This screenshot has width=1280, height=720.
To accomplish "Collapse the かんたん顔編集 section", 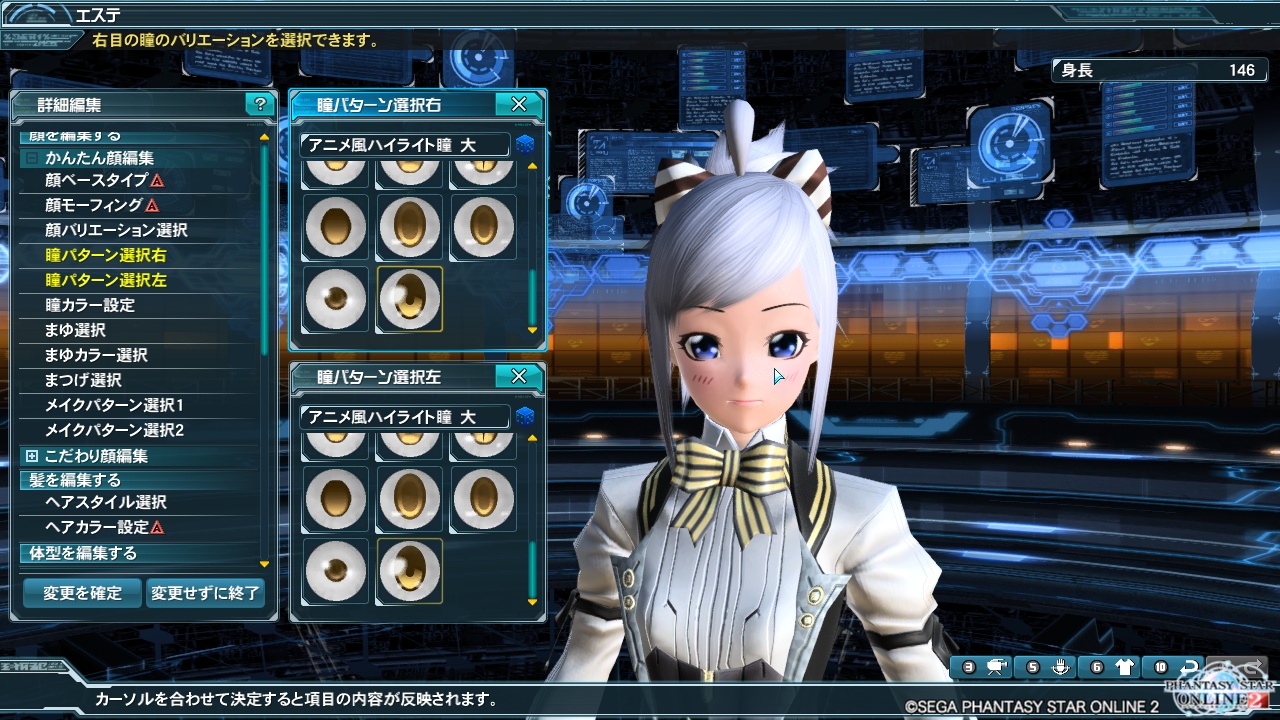I will (x=32, y=158).
